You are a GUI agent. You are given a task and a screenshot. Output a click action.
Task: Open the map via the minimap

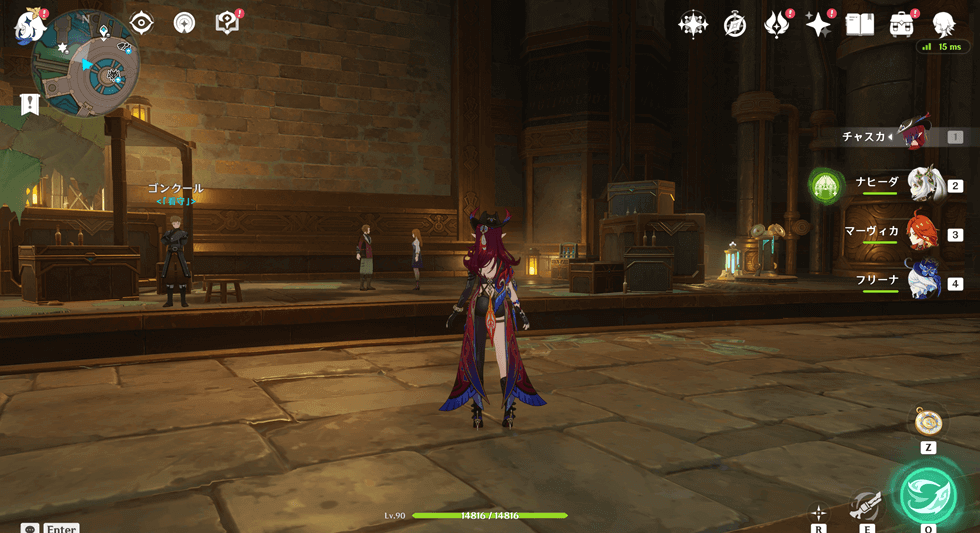coord(85,64)
